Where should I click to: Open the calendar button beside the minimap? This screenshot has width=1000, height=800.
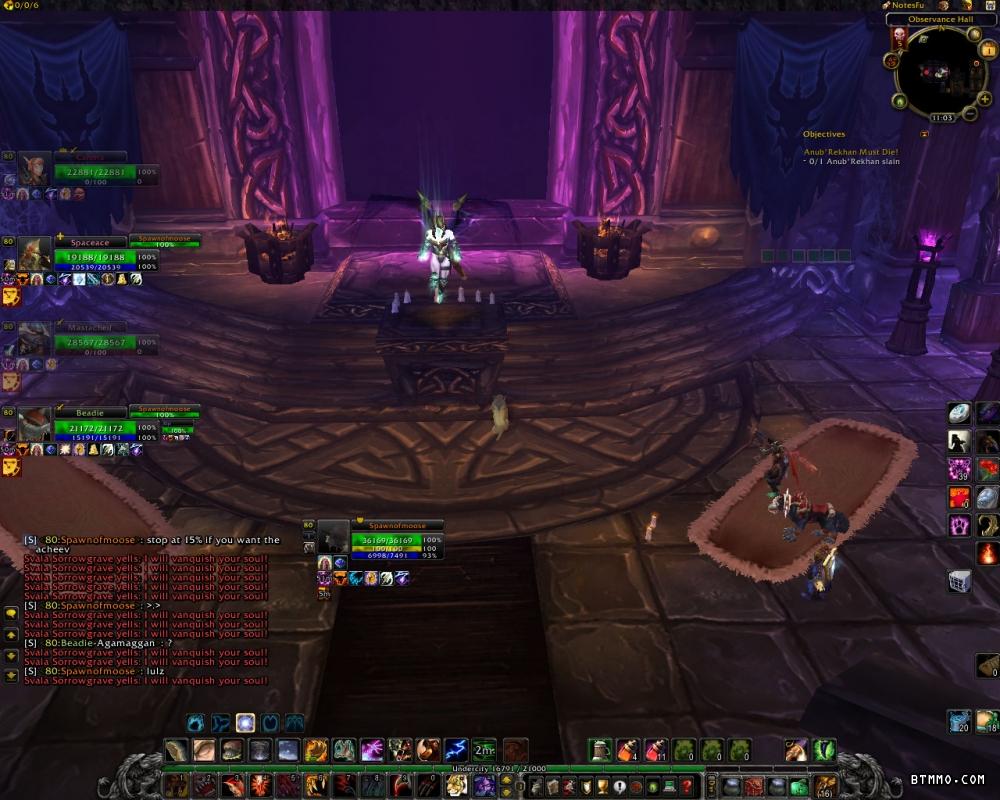(x=988, y=50)
